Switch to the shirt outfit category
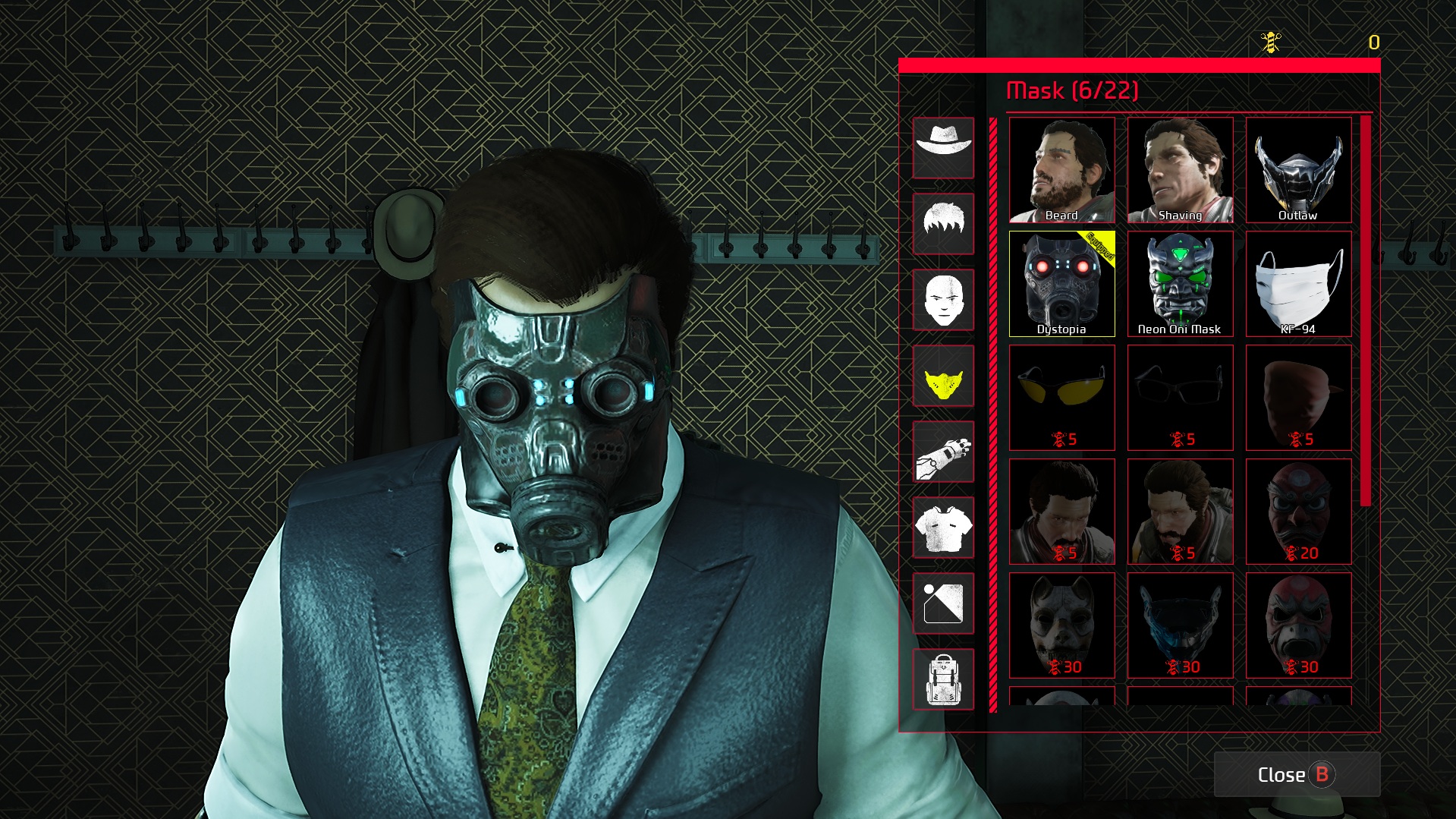The image size is (1456, 819). tap(943, 528)
